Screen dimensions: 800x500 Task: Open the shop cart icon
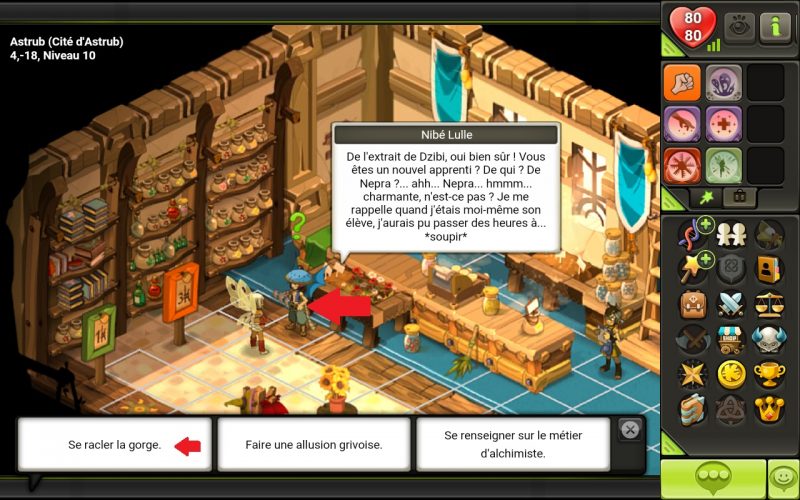point(731,339)
